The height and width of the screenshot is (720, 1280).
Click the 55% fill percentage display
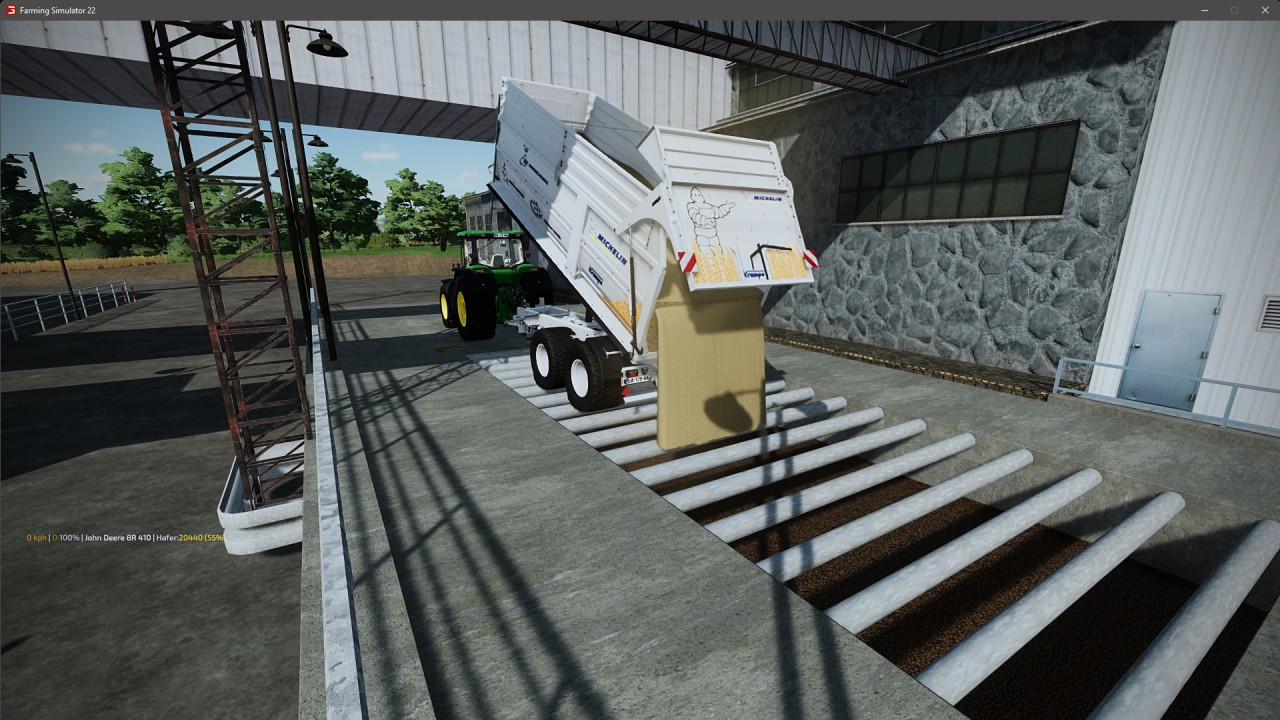click(214, 537)
